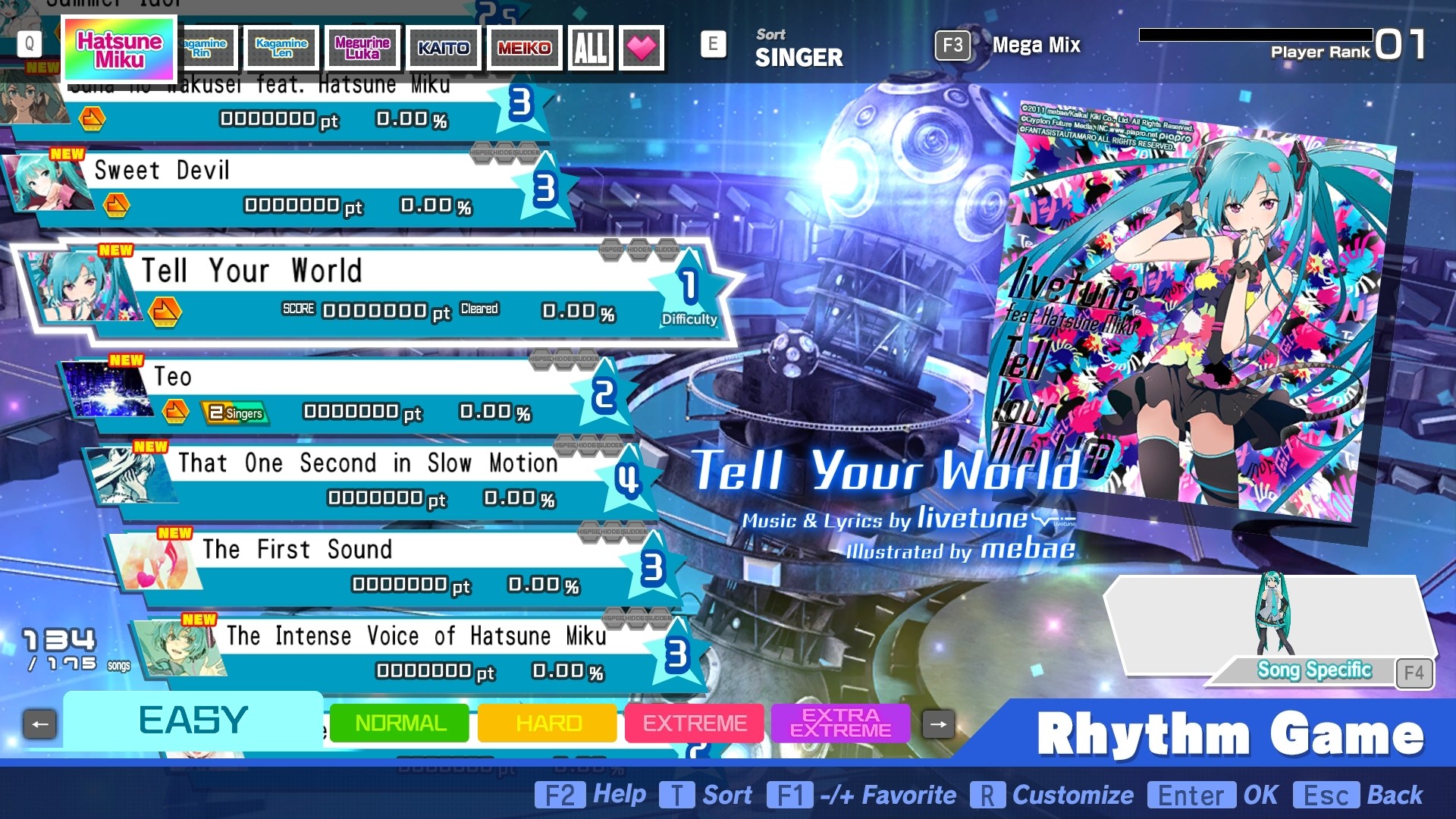Select the Kagamine Len singer filter icon

point(281,47)
